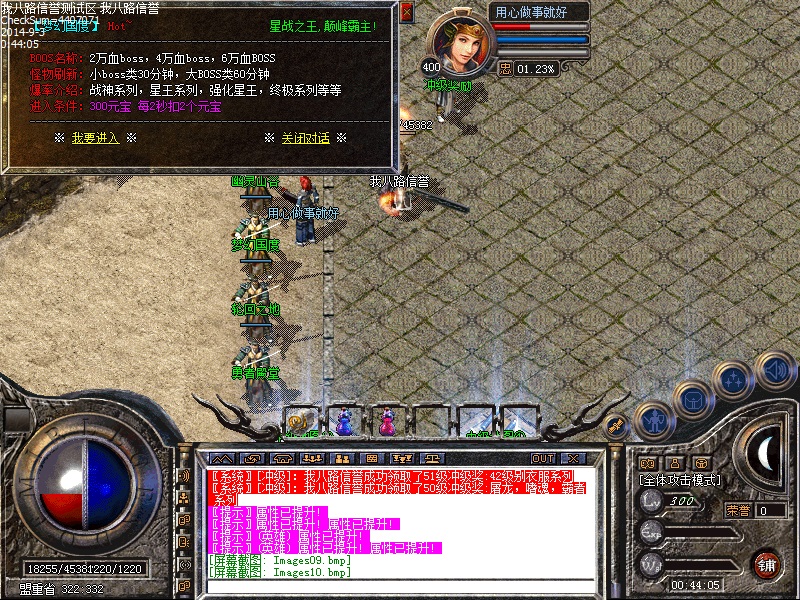Toggle the 全体攻击模式 attack mode label

(x=680, y=480)
